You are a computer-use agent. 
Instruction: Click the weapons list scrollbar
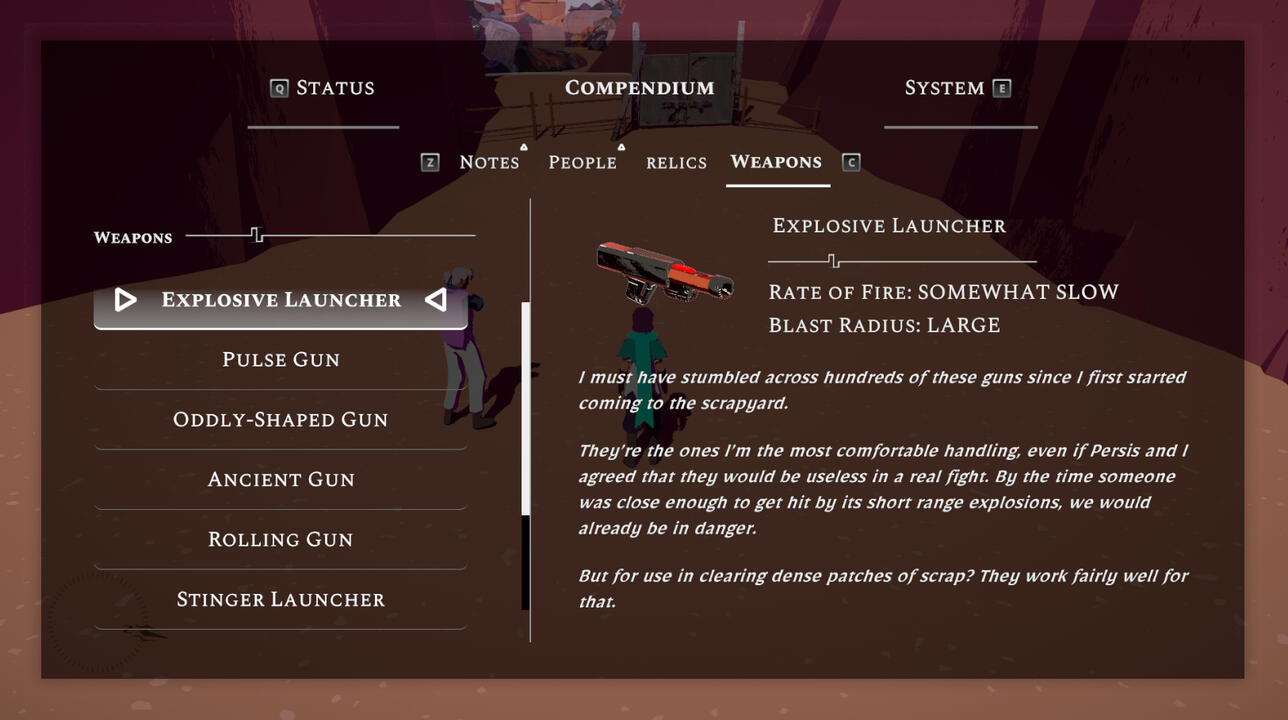(x=526, y=410)
